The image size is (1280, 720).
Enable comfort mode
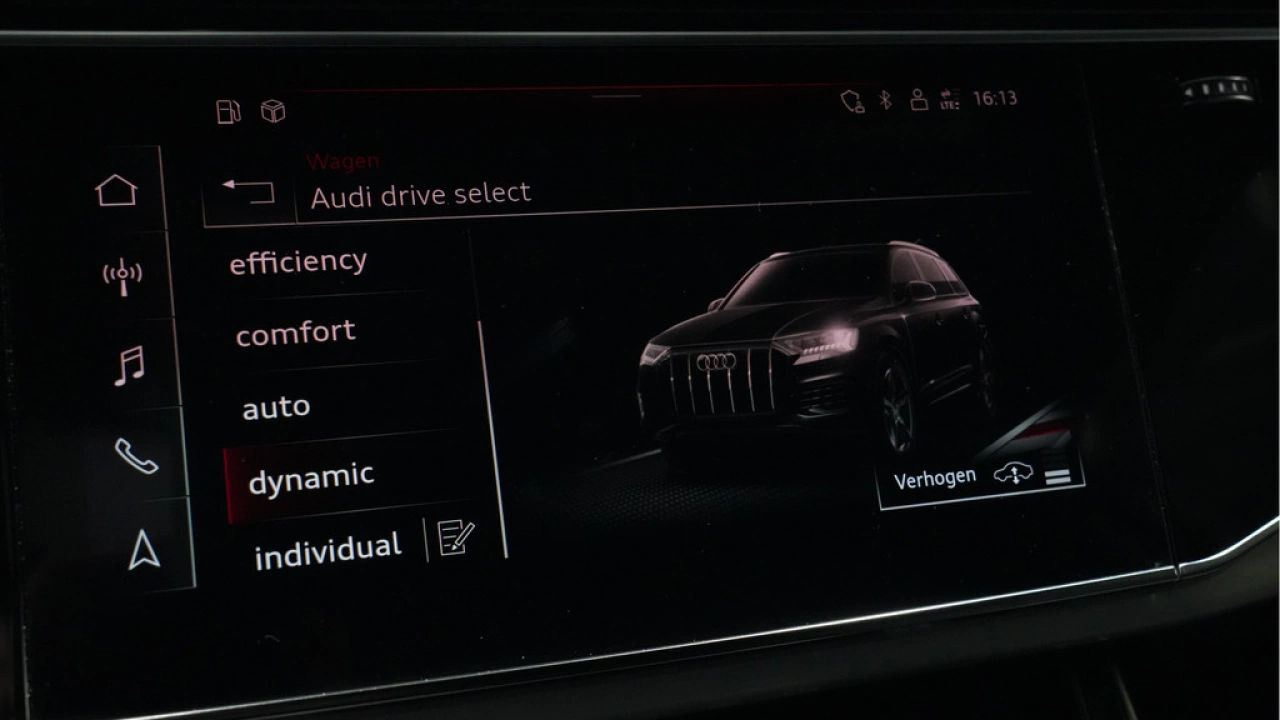pyautogui.click(x=296, y=332)
